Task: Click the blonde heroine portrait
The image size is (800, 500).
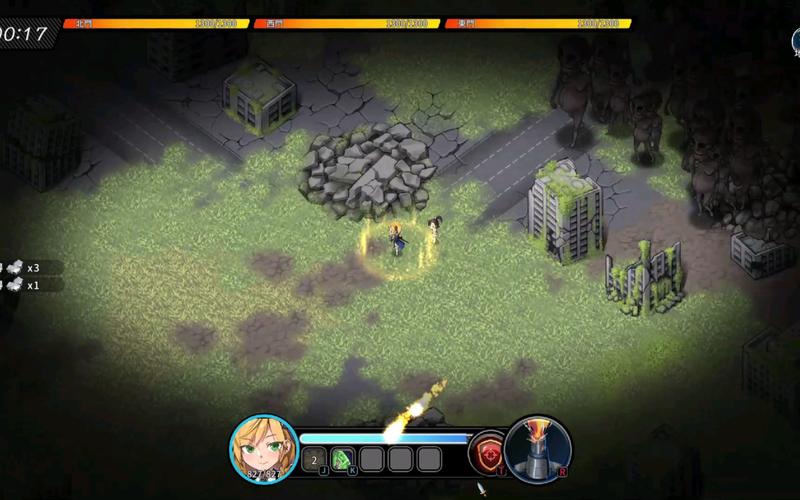Action: 263,448
